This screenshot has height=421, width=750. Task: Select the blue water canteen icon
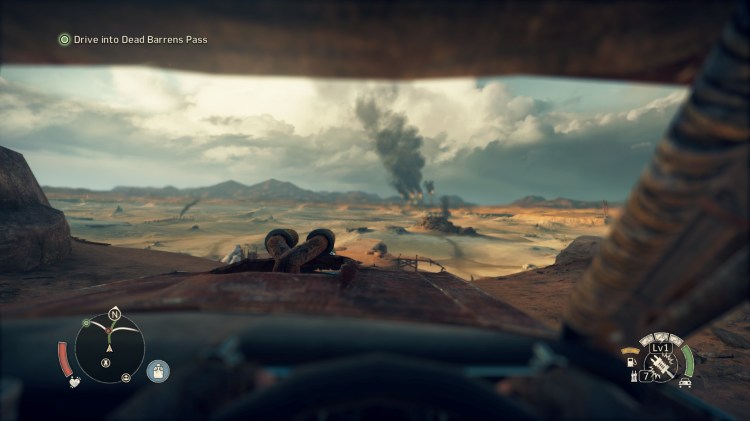point(157,371)
